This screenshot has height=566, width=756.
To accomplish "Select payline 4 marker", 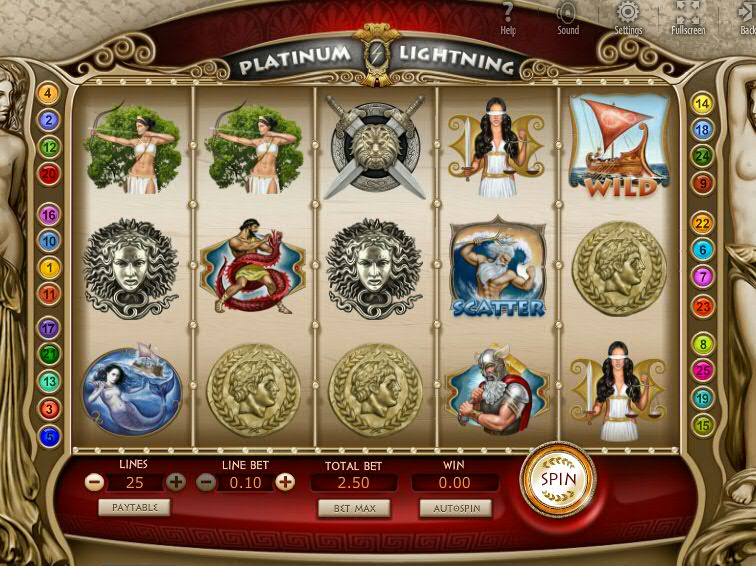I will tap(48, 94).
